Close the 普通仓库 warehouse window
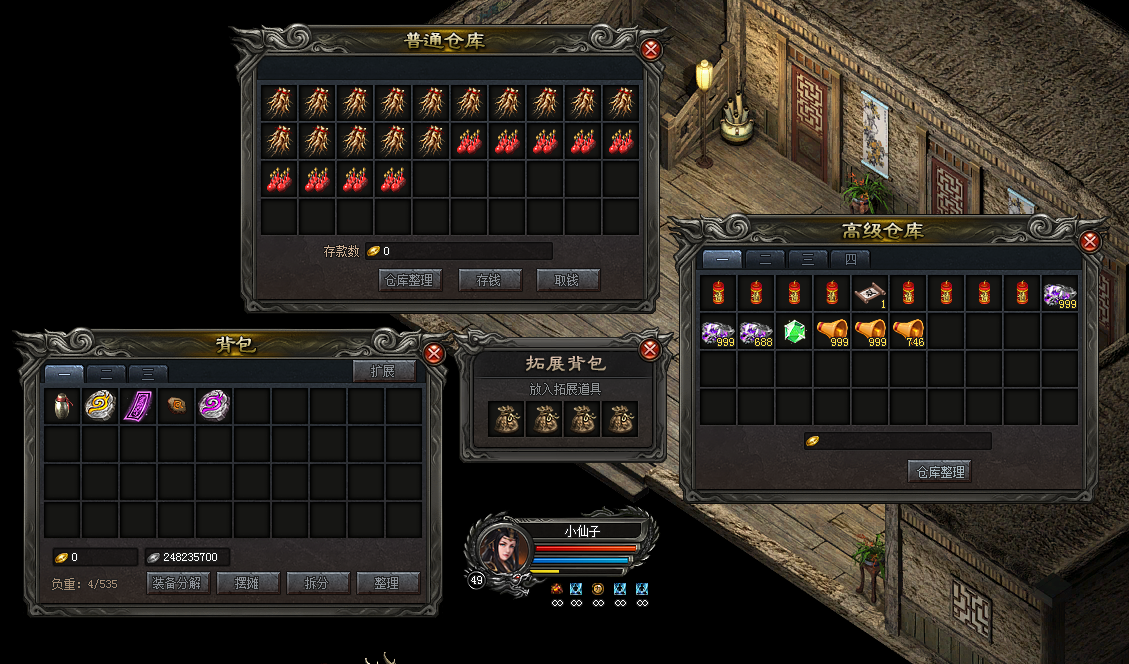This screenshot has height=664, width=1129. coord(651,50)
